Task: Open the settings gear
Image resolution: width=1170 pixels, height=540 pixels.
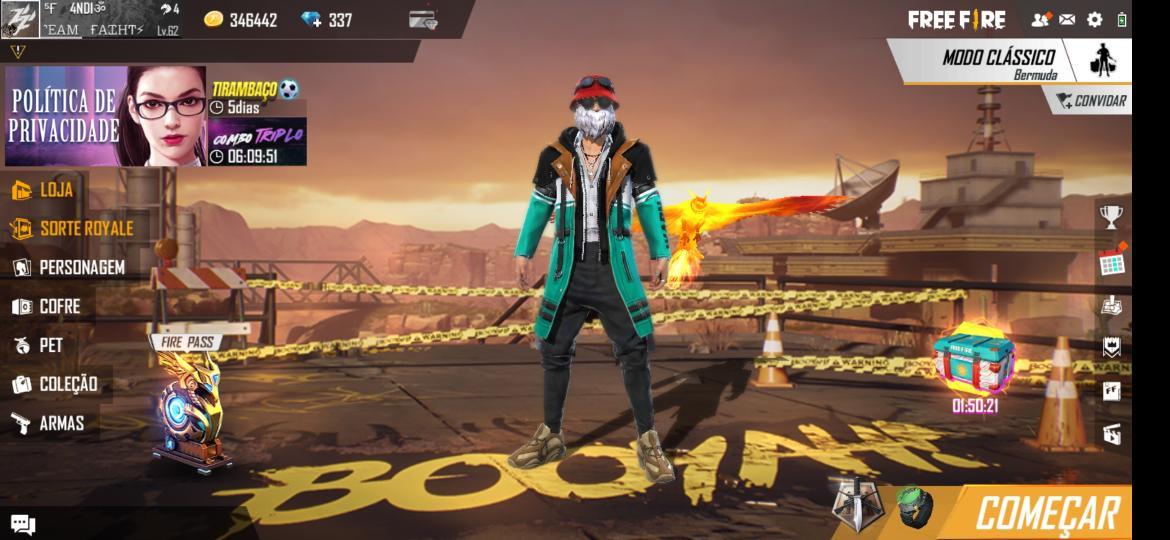Action: [x=1094, y=19]
